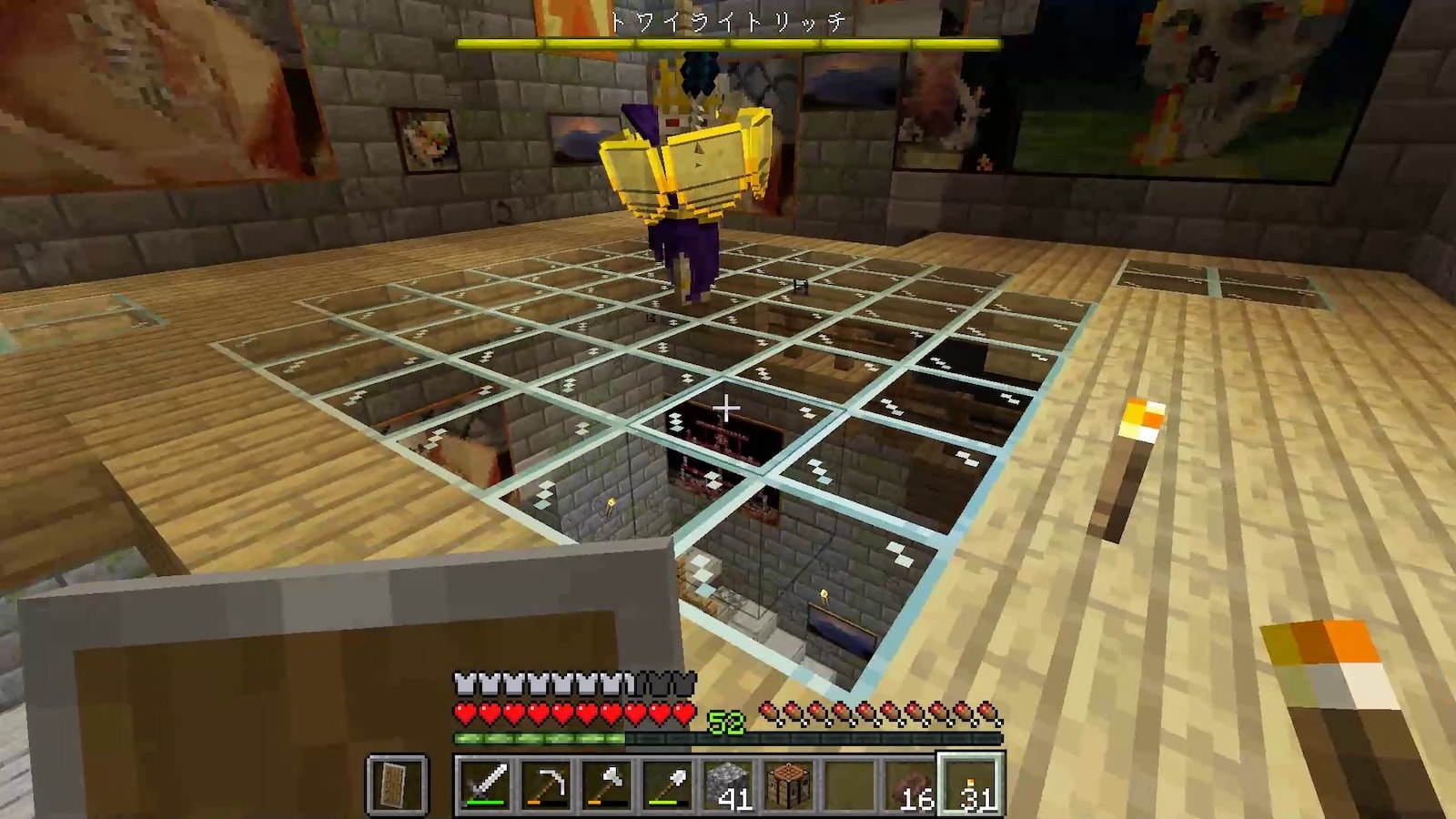Viewport: 1456px width, 819px height.
Task: Pick the crafting table hotbar slot
Action: click(788, 784)
